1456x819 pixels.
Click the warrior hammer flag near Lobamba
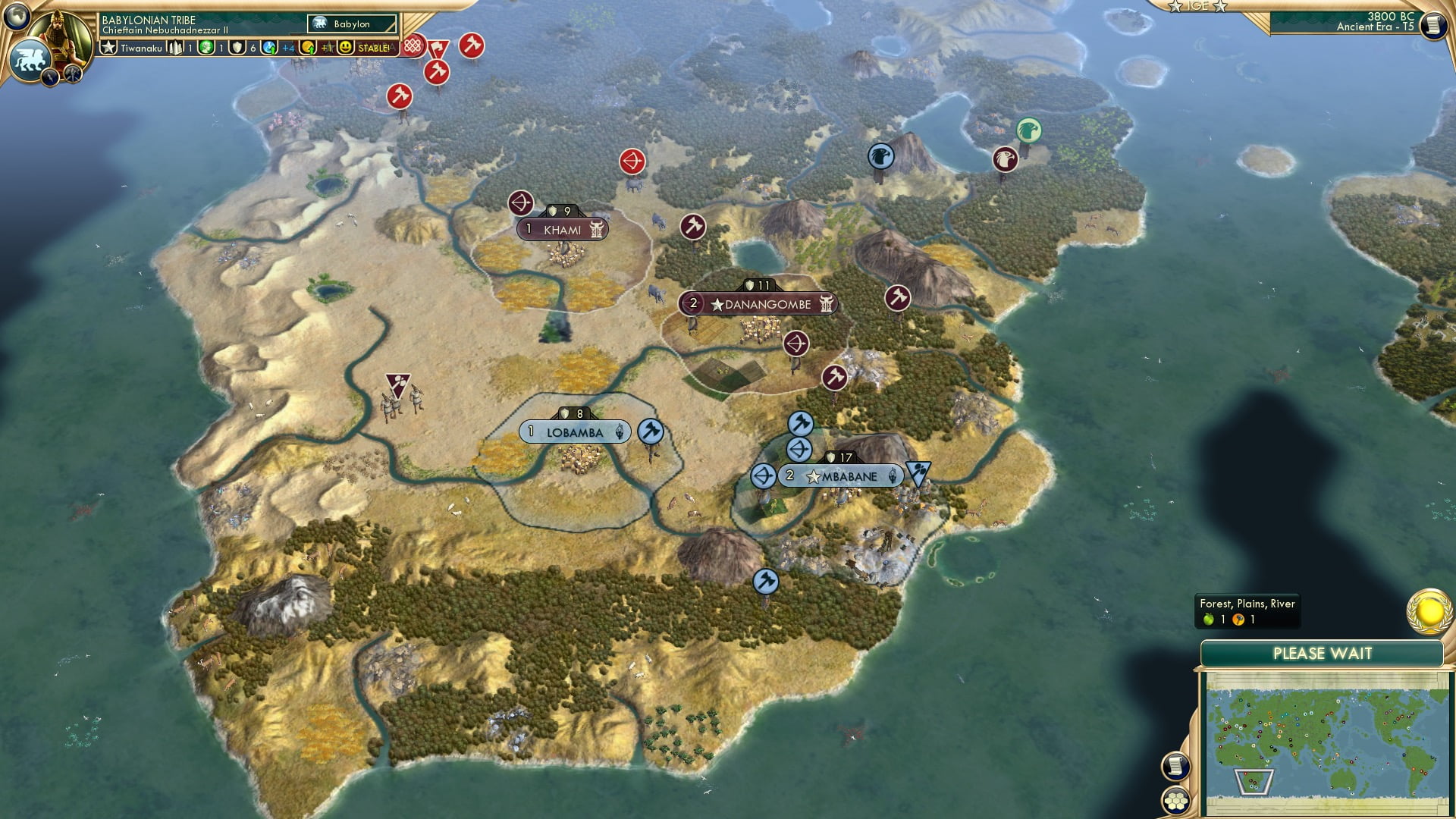[x=651, y=431]
